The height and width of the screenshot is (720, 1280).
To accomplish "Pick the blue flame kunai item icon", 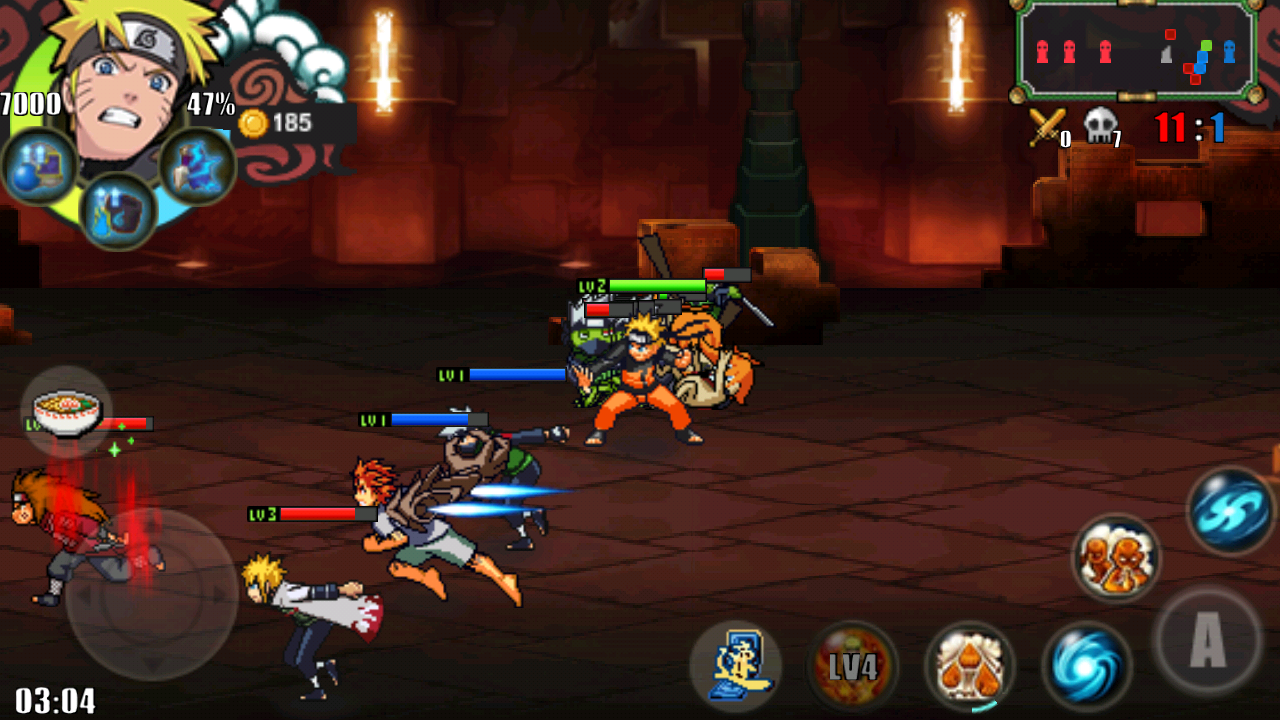I will click(197, 167).
